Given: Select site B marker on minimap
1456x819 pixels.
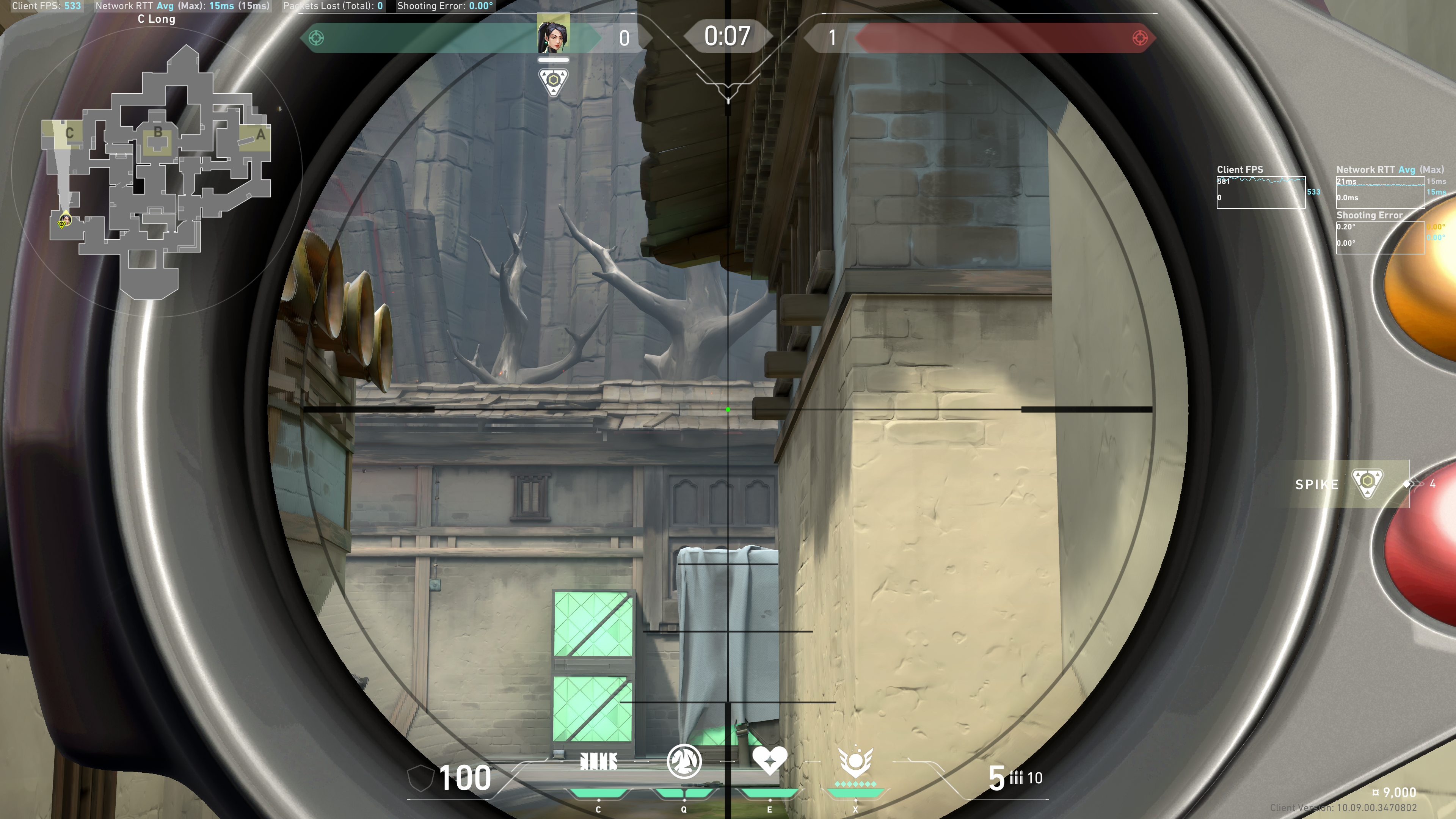Looking at the screenshot, I should pos(158,133).
